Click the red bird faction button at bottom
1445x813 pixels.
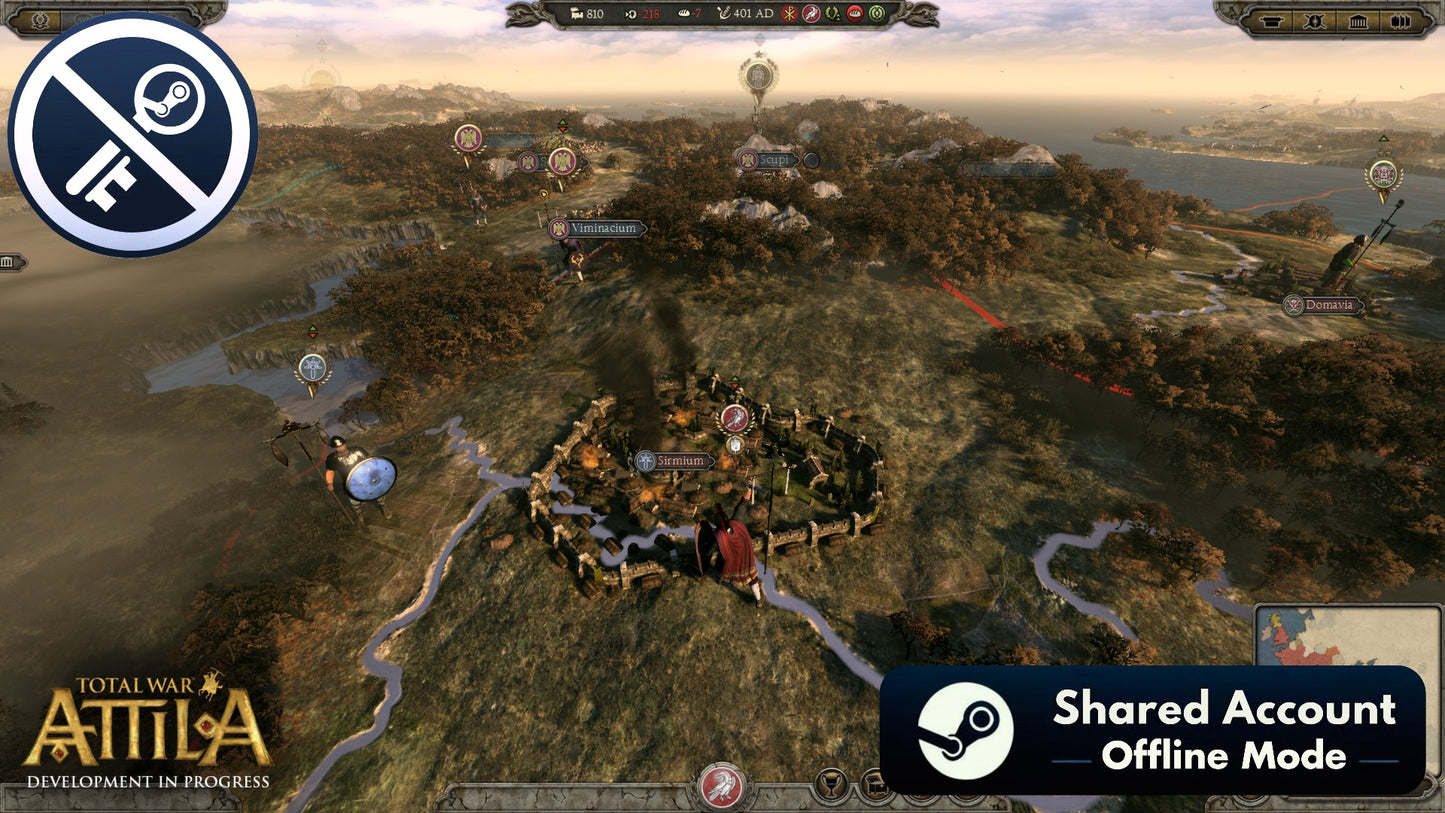tap(722, 786)
